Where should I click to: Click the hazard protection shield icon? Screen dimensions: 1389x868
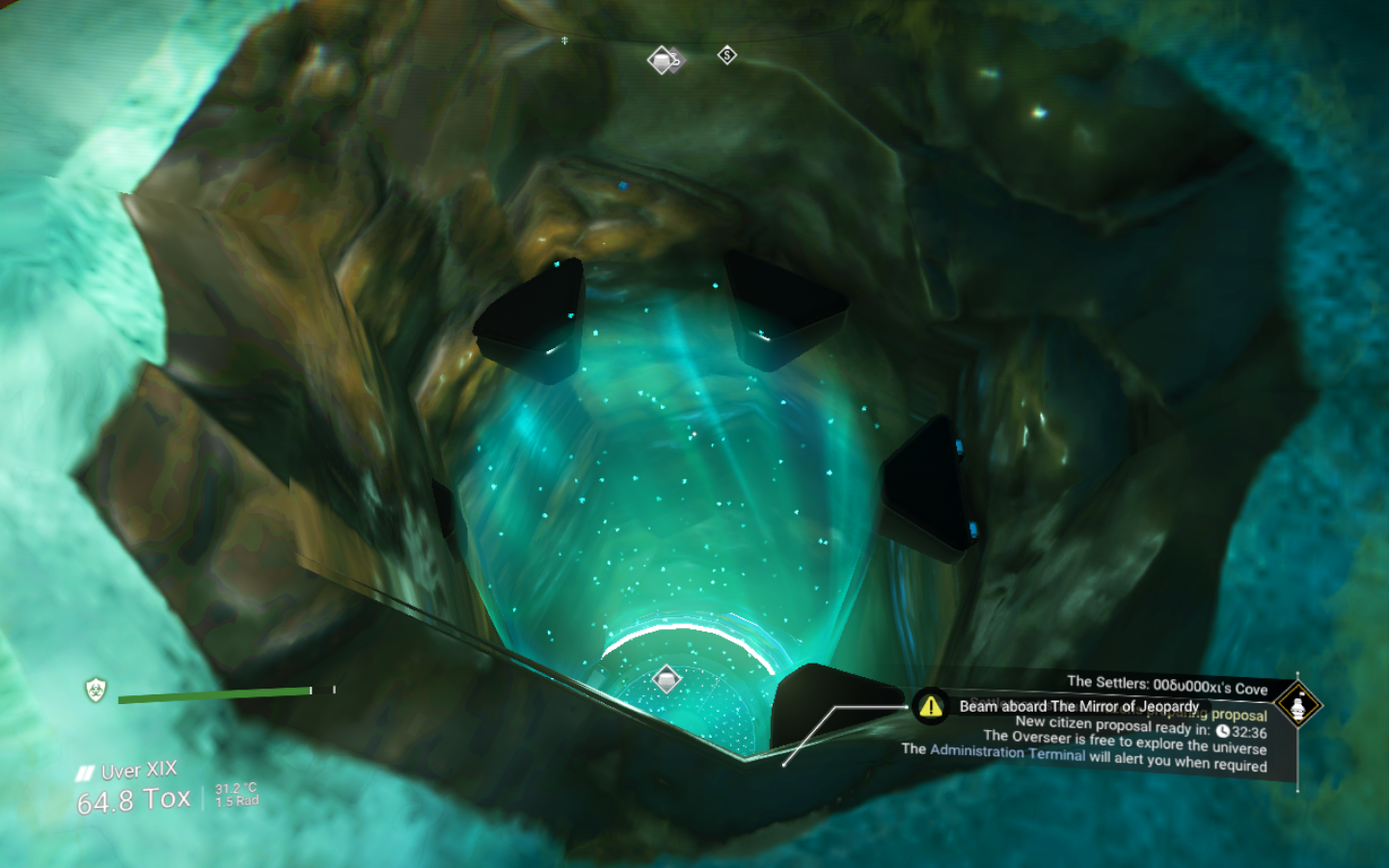click(x=95, y=690)
